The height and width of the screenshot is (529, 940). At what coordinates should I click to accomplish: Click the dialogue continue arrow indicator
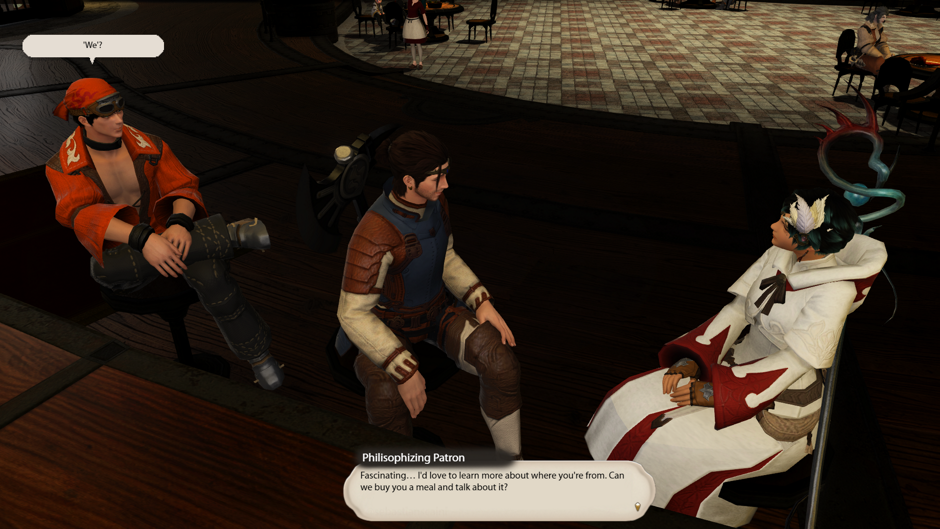[637, 508]
